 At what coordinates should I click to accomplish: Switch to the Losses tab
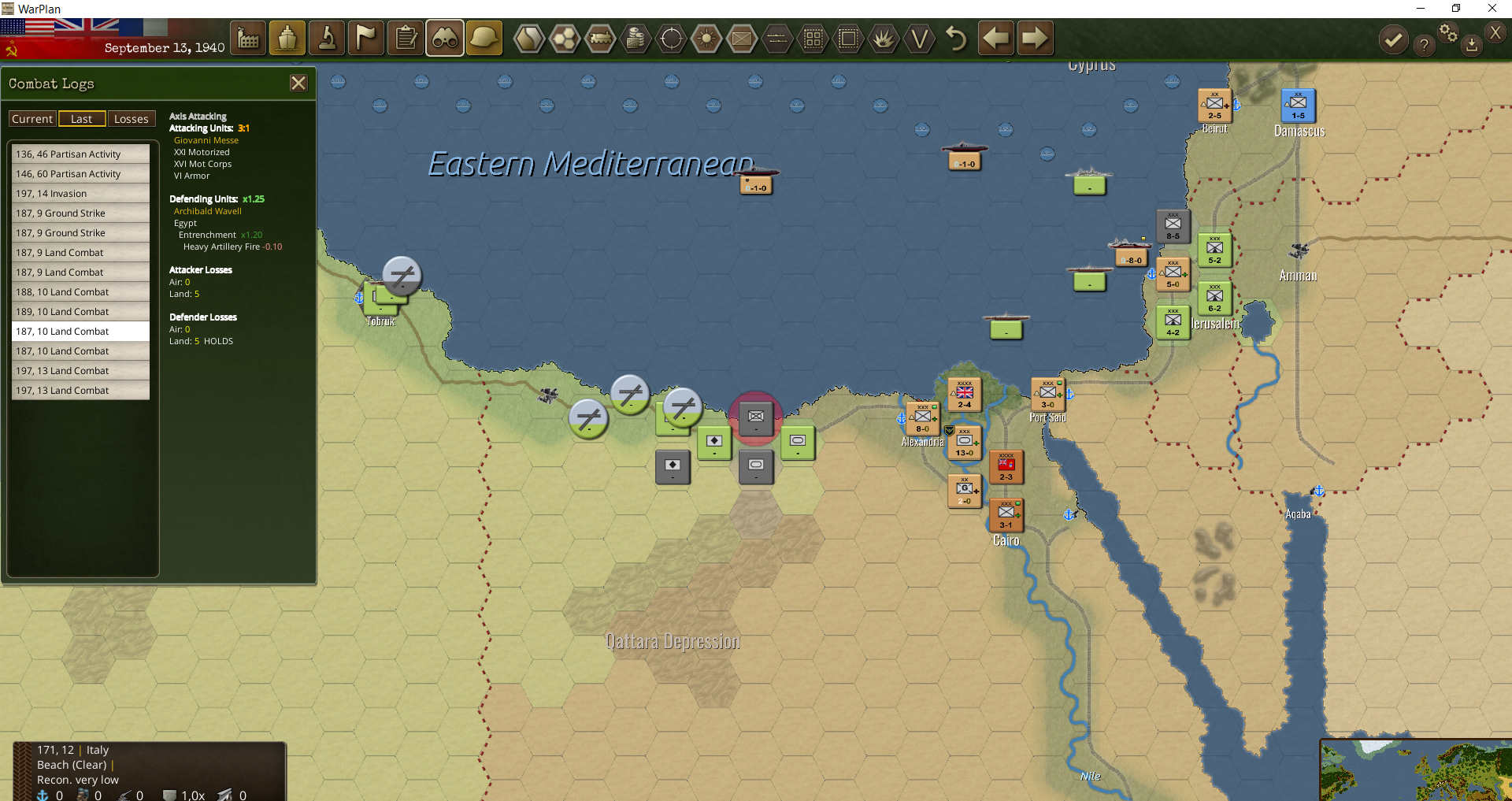131,118
